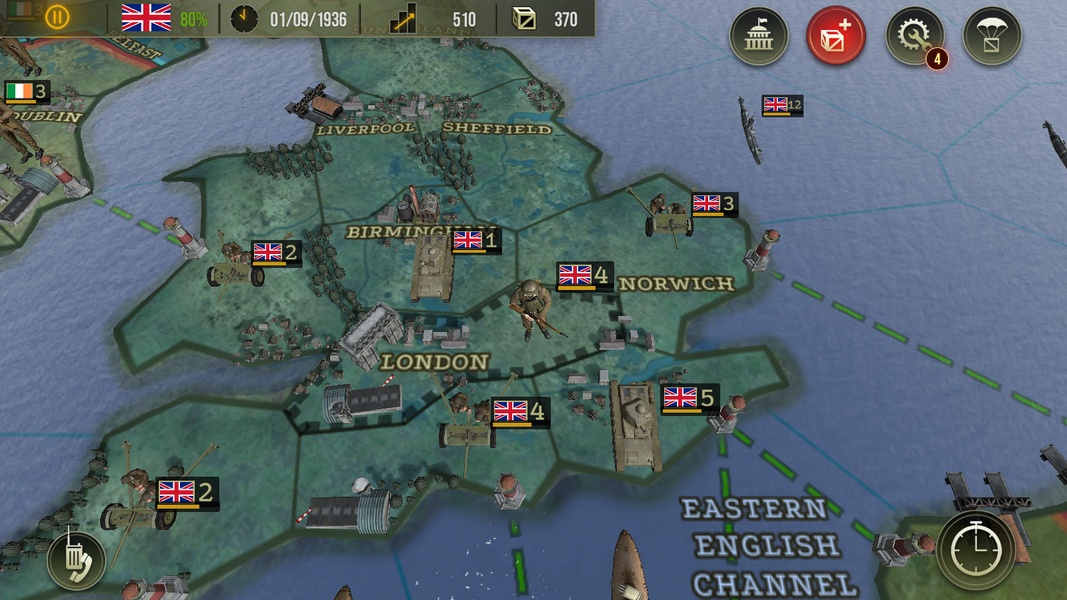The height and width of the screenshot is (600, 1067).
Task: Open the red crate production button
Action: 836,37
